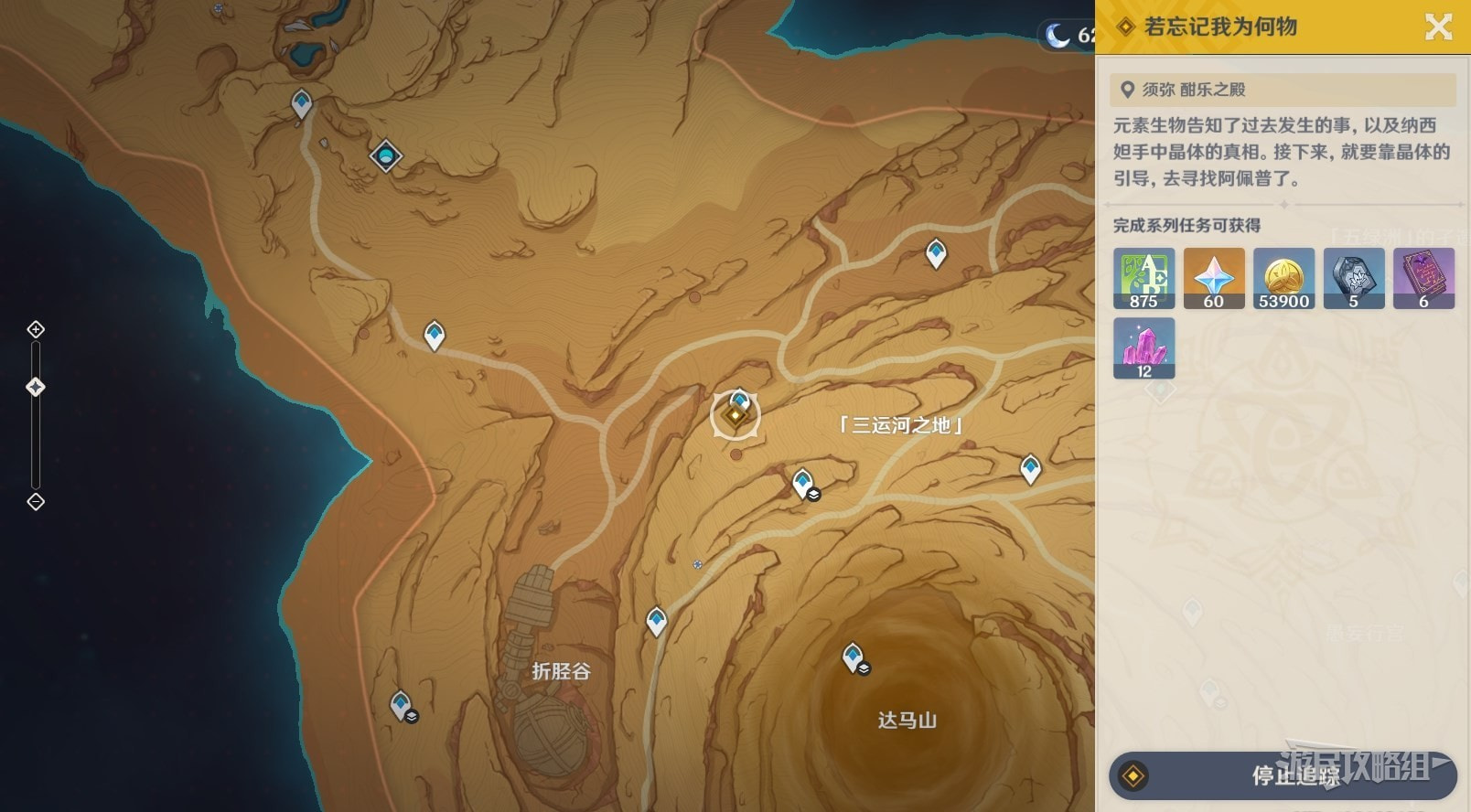
Task: Select the grey ore reward with 5
Action: [1354, 278]
